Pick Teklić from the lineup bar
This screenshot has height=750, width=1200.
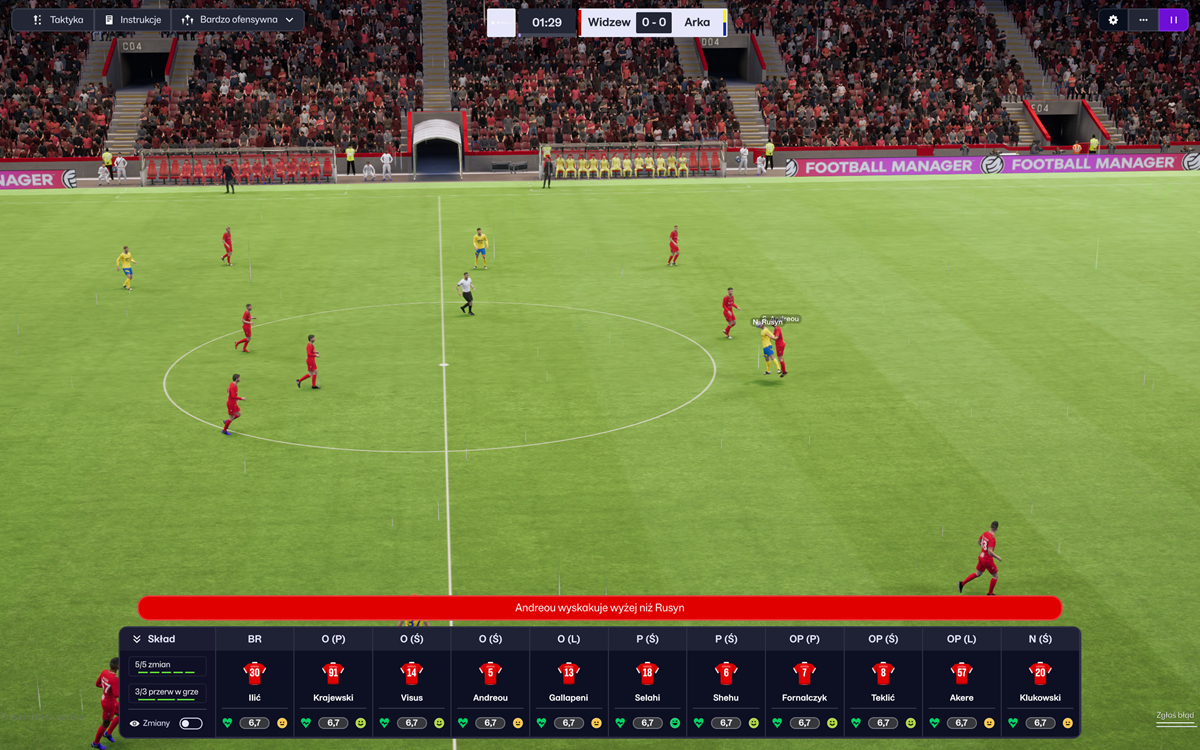point(883,683)
